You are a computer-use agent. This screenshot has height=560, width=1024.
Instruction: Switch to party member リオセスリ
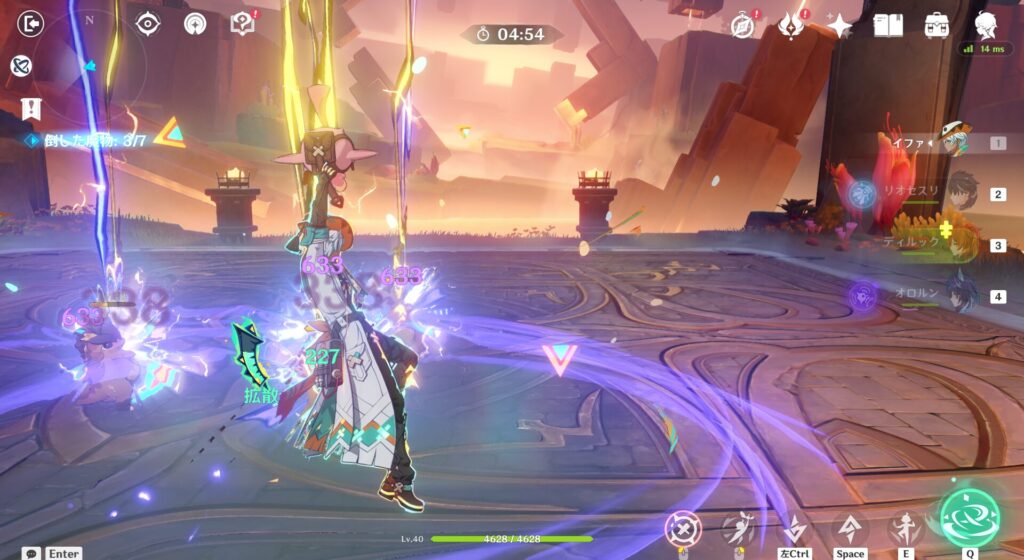tap(960, 192)
